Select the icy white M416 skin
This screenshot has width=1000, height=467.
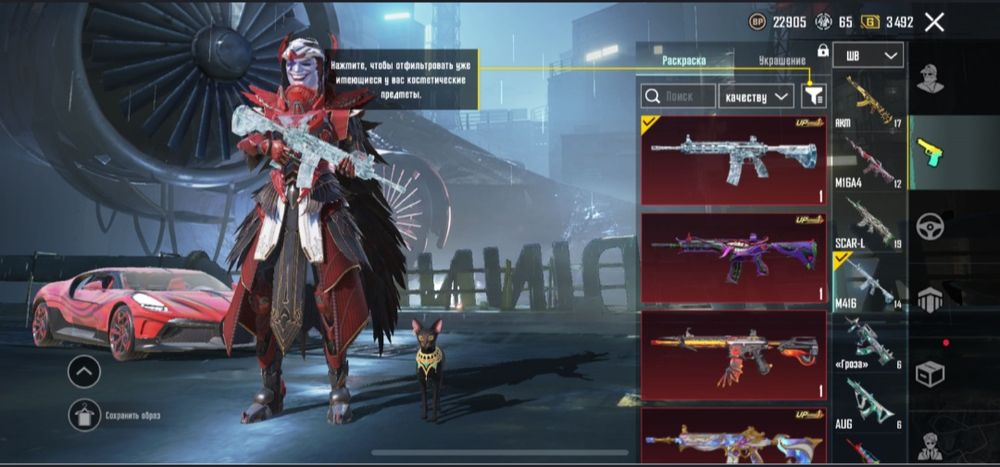(x=734, y=160)
